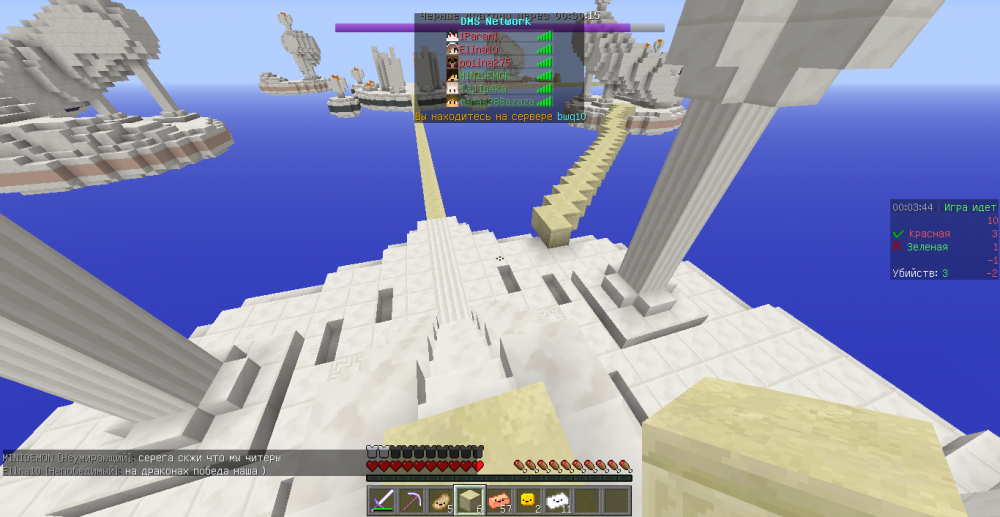This screenshot has width=1000, height=517.
Task: Click MINIDEMON's chat message
Action: coord(142,458)
